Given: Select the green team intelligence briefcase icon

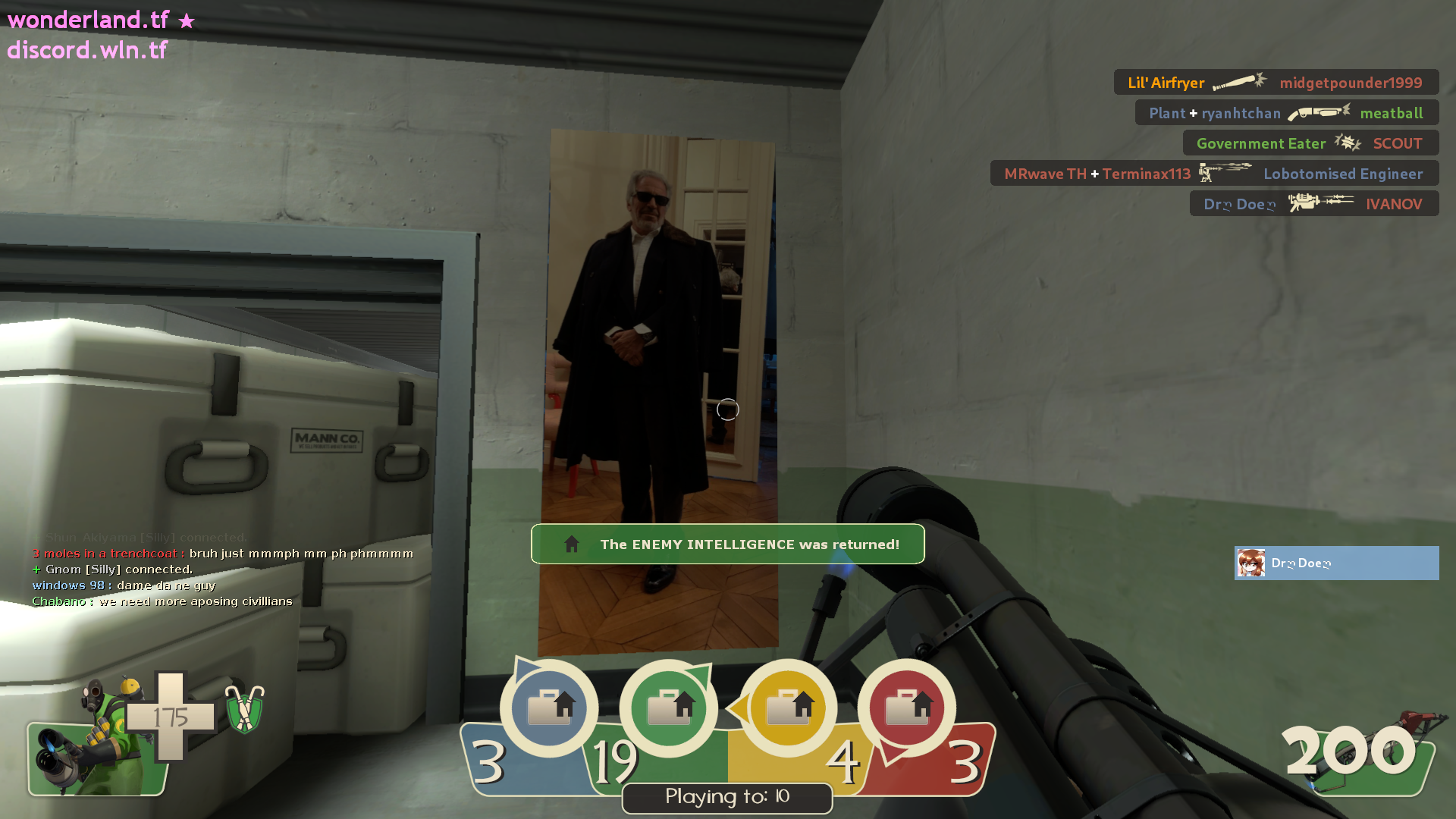Looking at the screenshot, I should coord(668,708).
